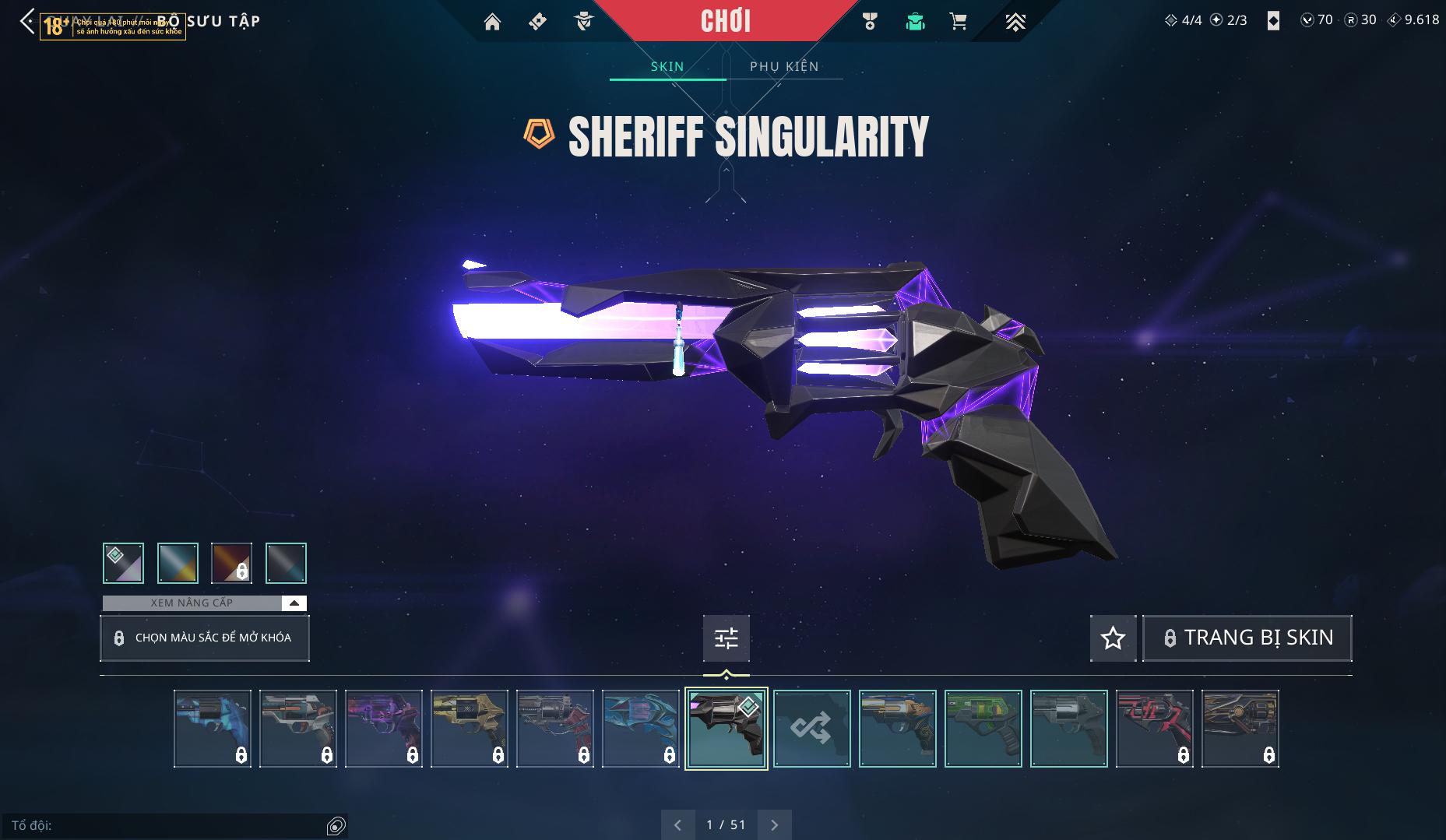
Task: Expand the XEM NÂNG CẤP upgrades arrow
Action: 294,603
